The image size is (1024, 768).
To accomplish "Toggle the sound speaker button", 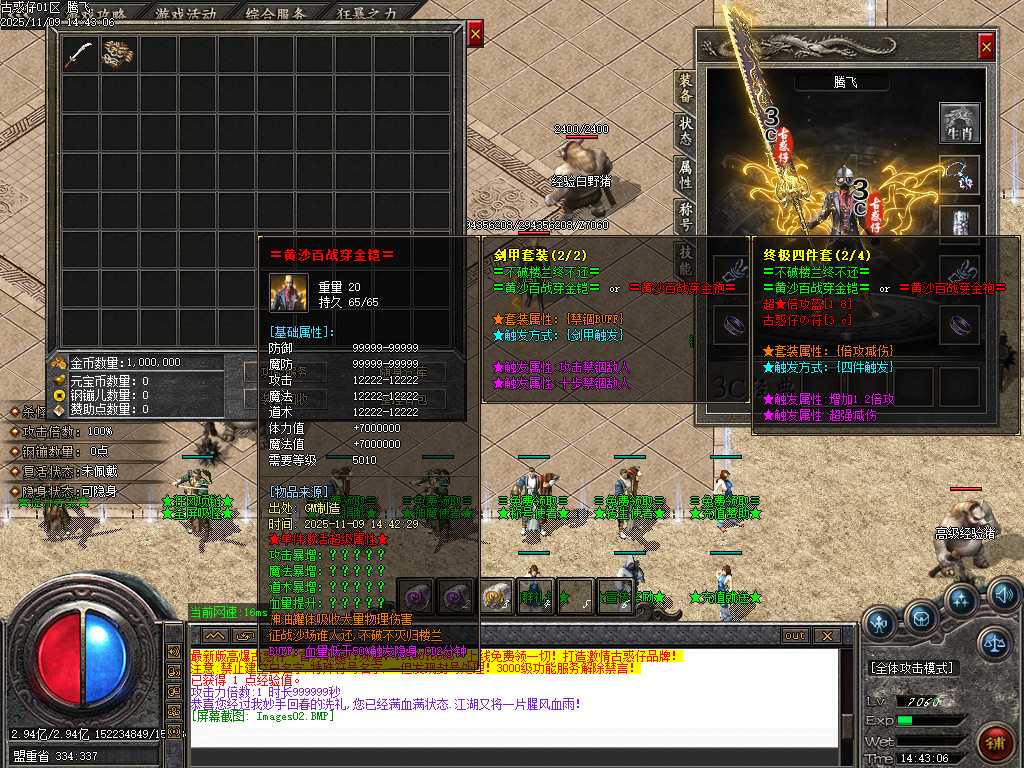I will pos(1004,595).
